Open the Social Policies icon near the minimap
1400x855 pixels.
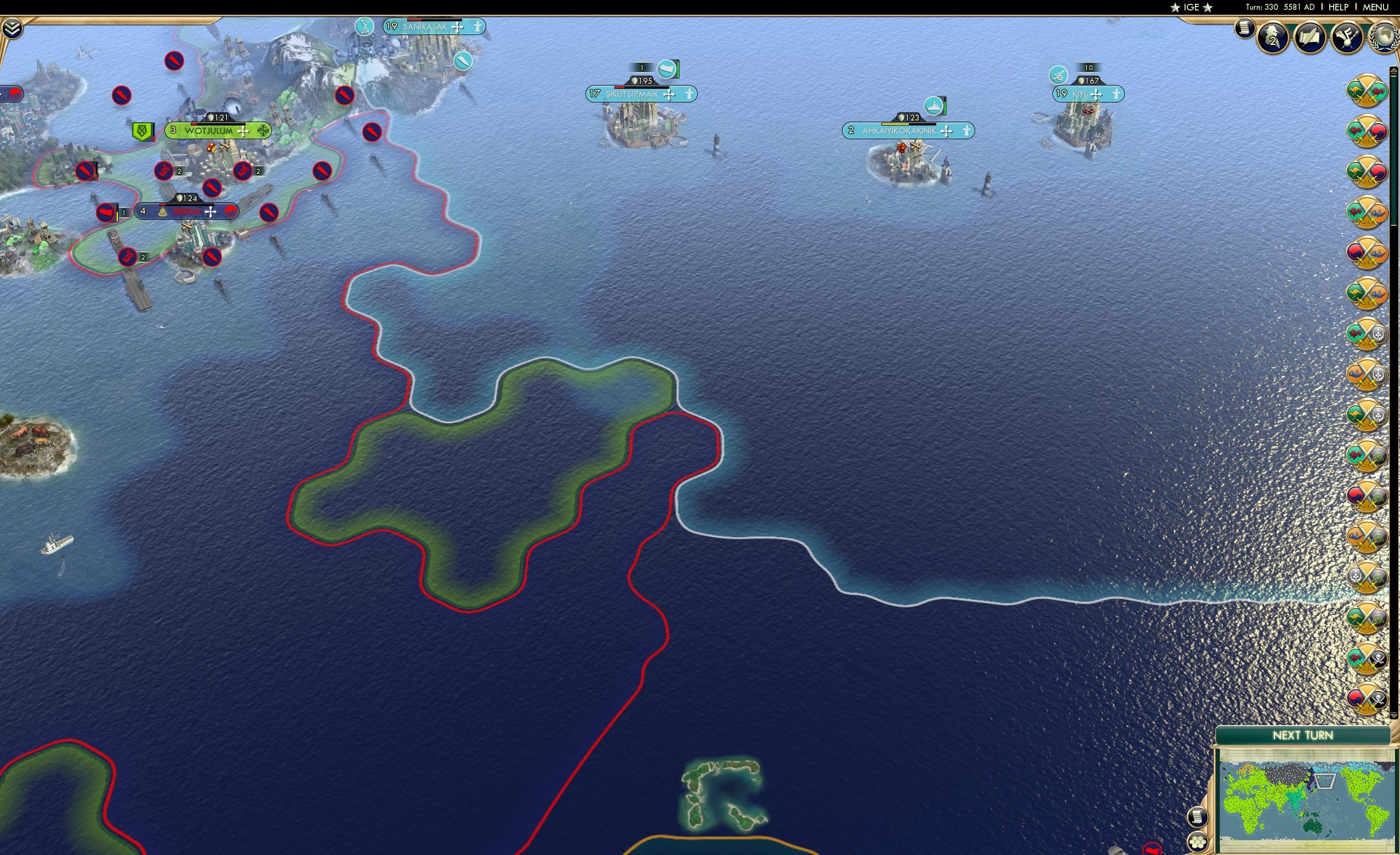1198,817
